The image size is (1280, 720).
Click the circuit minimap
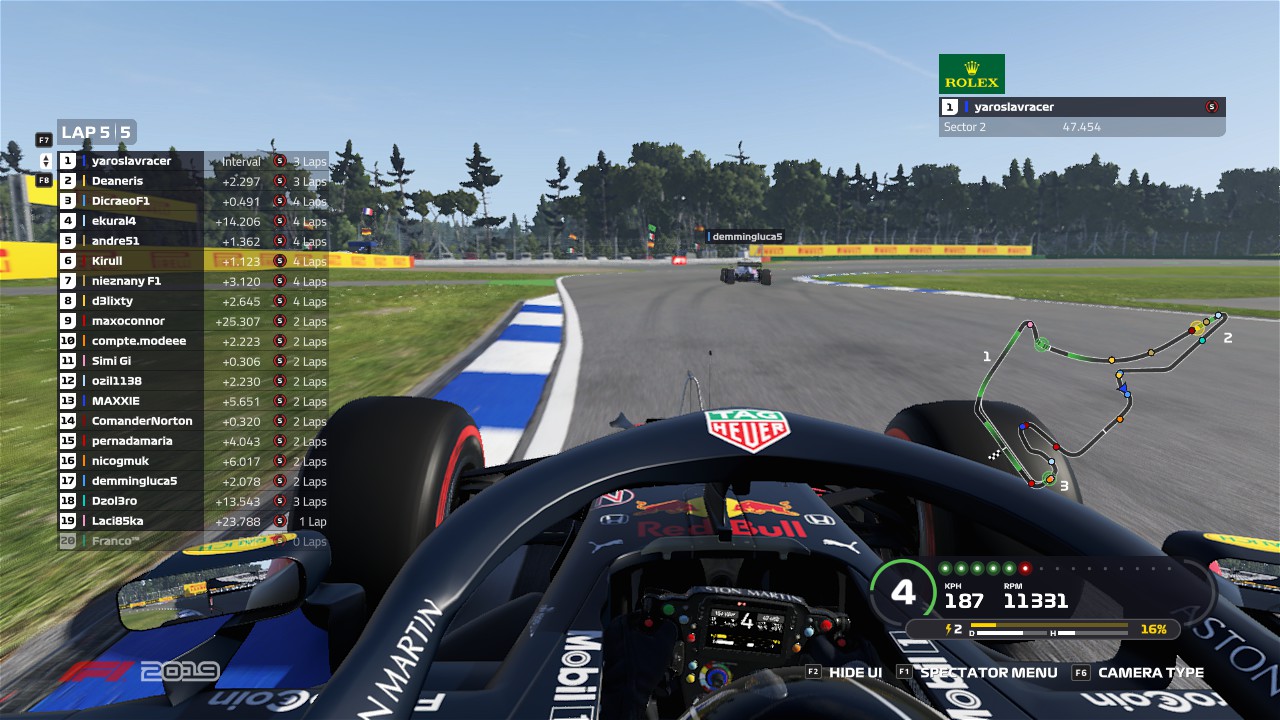(1100, 400)
